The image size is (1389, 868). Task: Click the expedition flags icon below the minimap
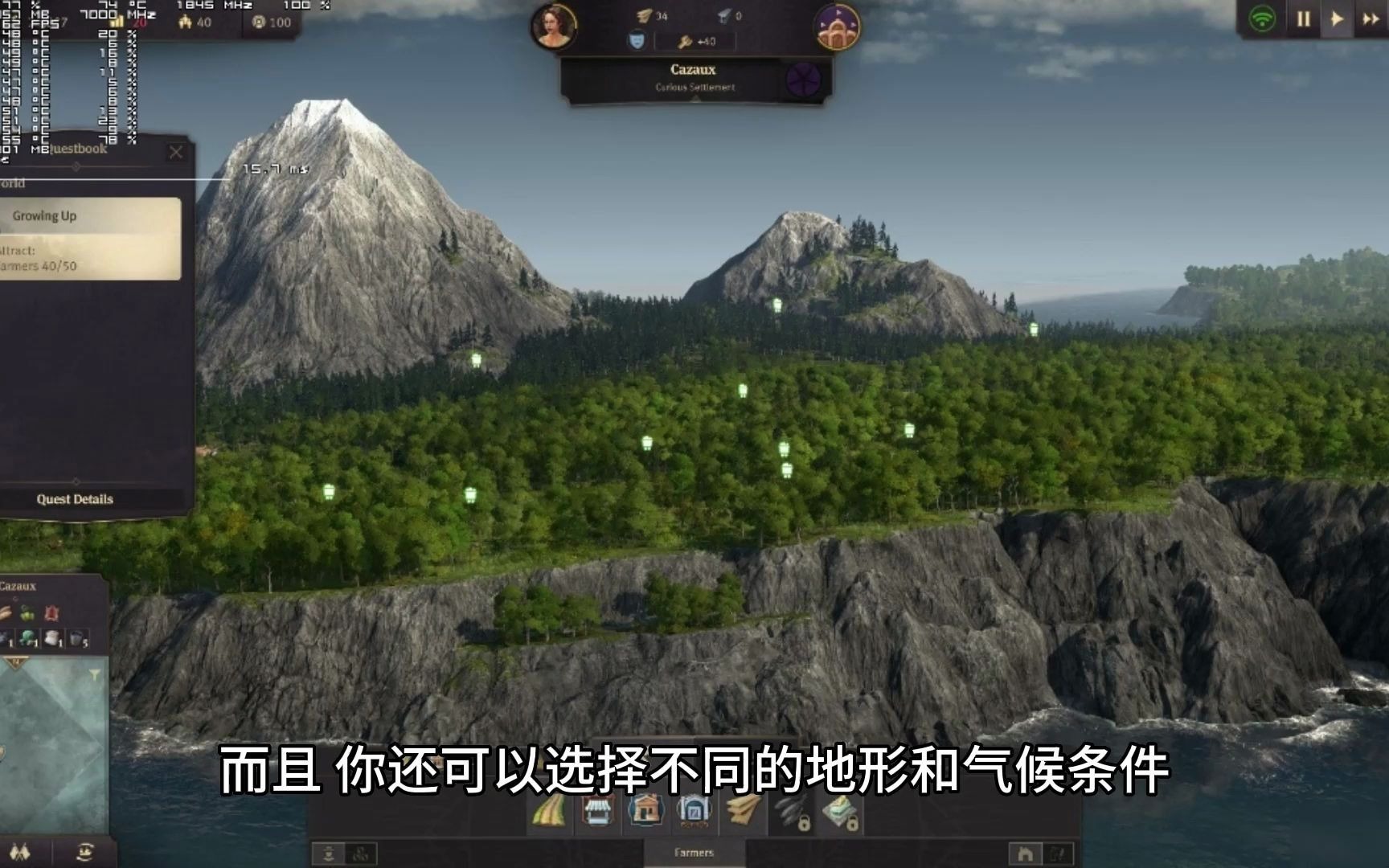pyautogui.click(x=20, y=853)
